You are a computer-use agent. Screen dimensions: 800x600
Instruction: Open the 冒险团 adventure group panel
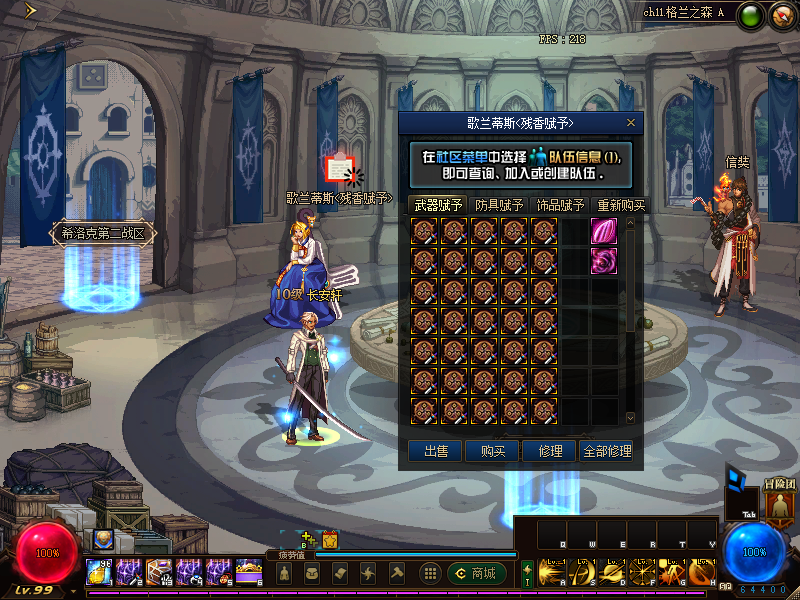779,500
